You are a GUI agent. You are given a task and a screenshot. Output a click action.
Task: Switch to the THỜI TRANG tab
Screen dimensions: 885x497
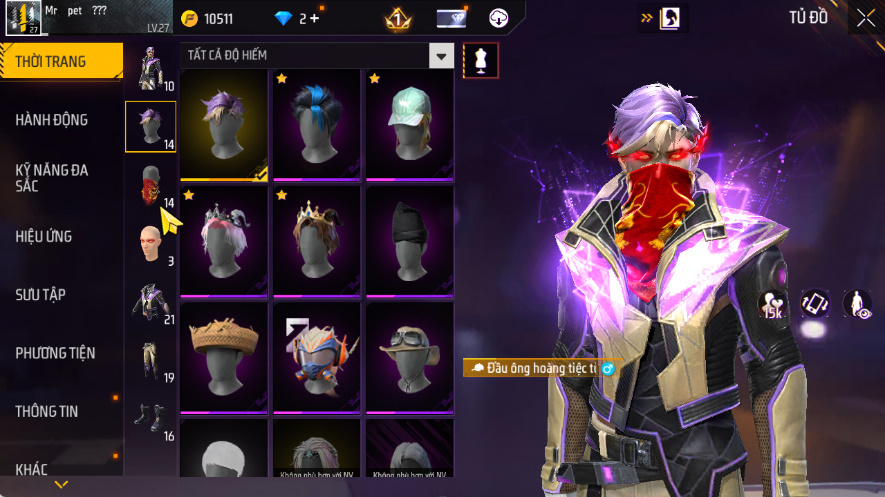pyautogui.click(x=60, y=62)
